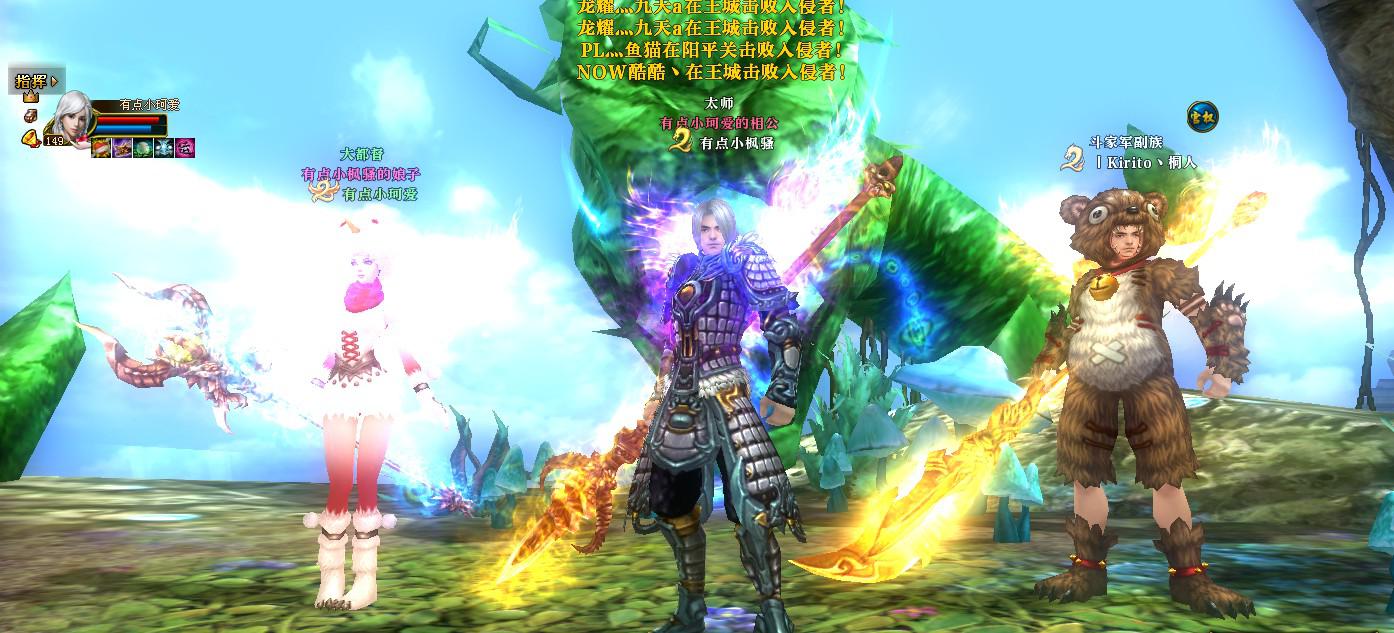Open the 指挥 command menu
1394x633 pixels.
(x=36, y=81)
